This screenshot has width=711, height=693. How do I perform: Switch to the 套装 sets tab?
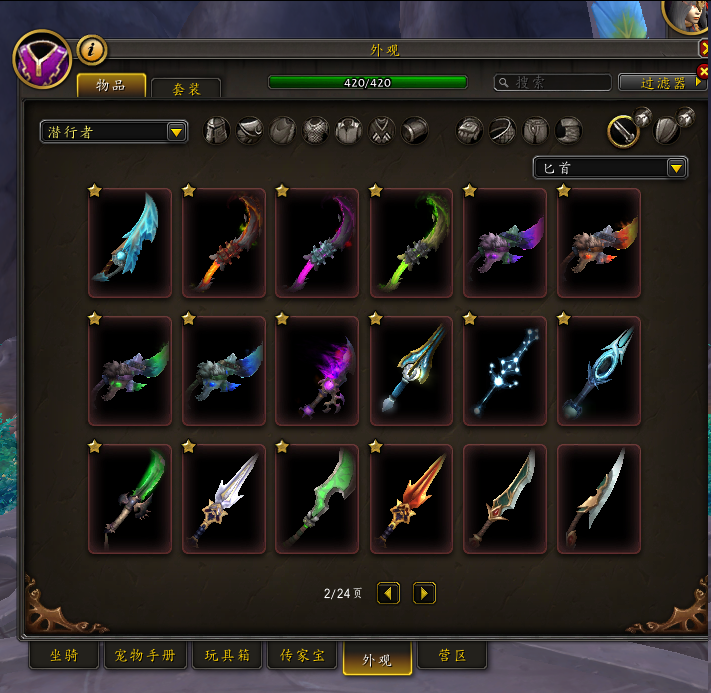coord(187,89)
